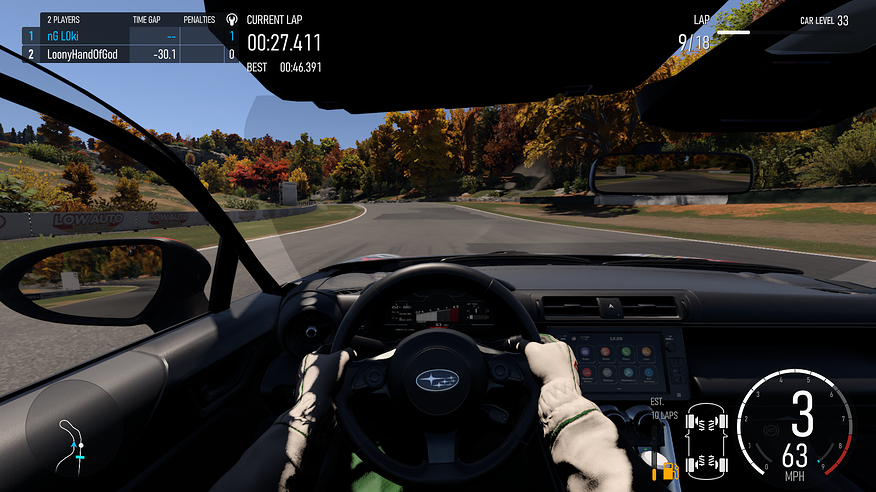Click the tire wear car diagram
Screen dimensions: 876x492
pos(706,440)
